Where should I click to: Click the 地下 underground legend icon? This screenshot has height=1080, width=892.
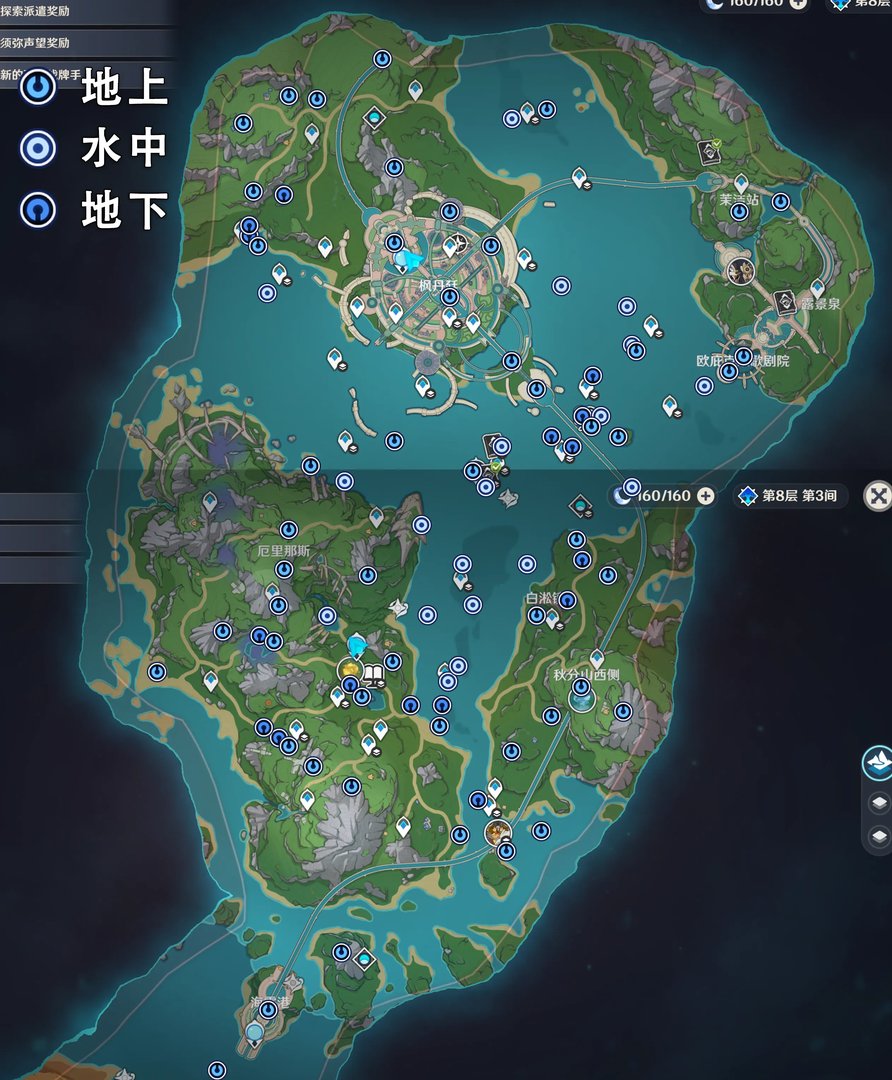coord(39,210)
